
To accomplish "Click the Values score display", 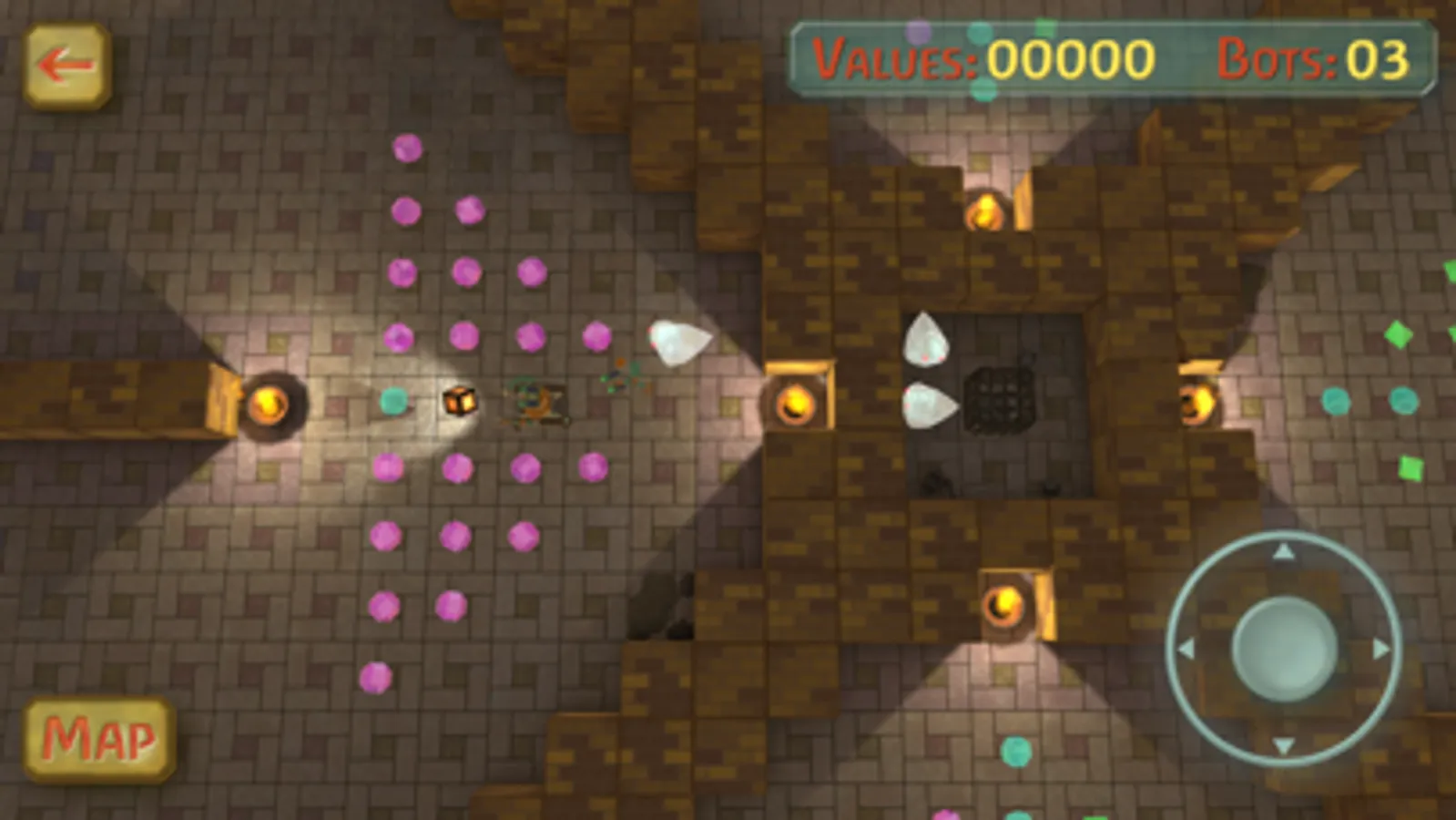I will pos(983,59).
